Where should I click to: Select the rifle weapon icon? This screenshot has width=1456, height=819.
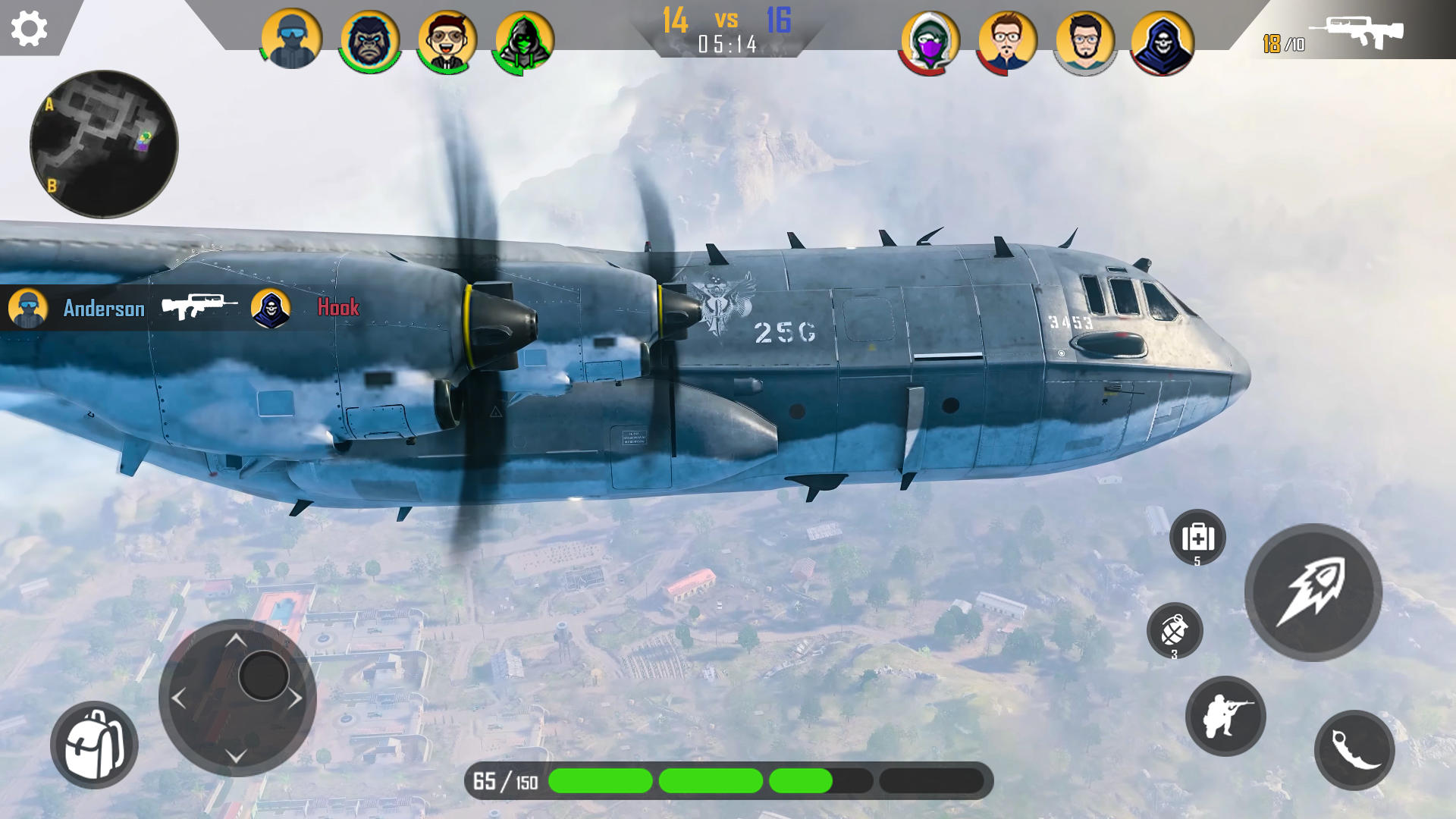[x=1356, y=32]
